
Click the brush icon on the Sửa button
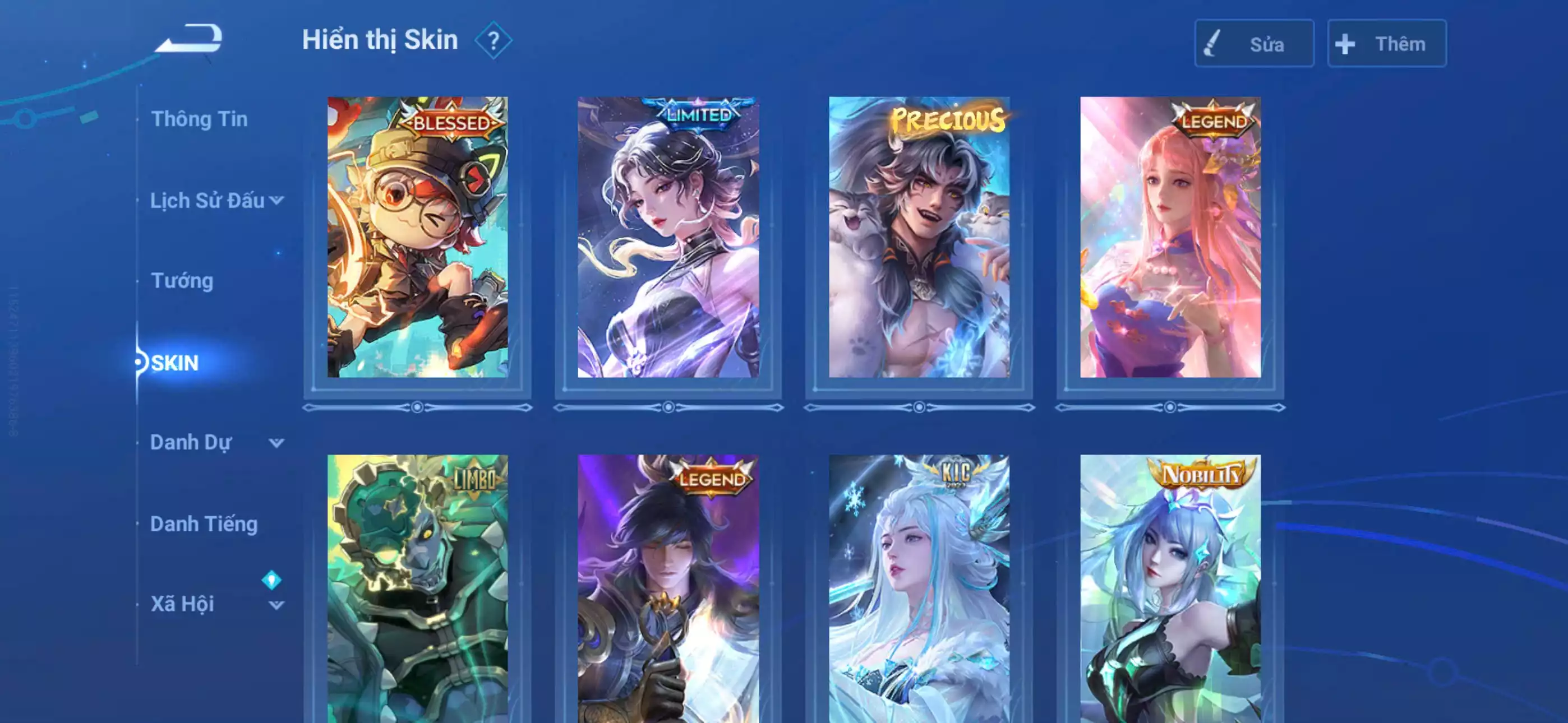click(1211, 44)
